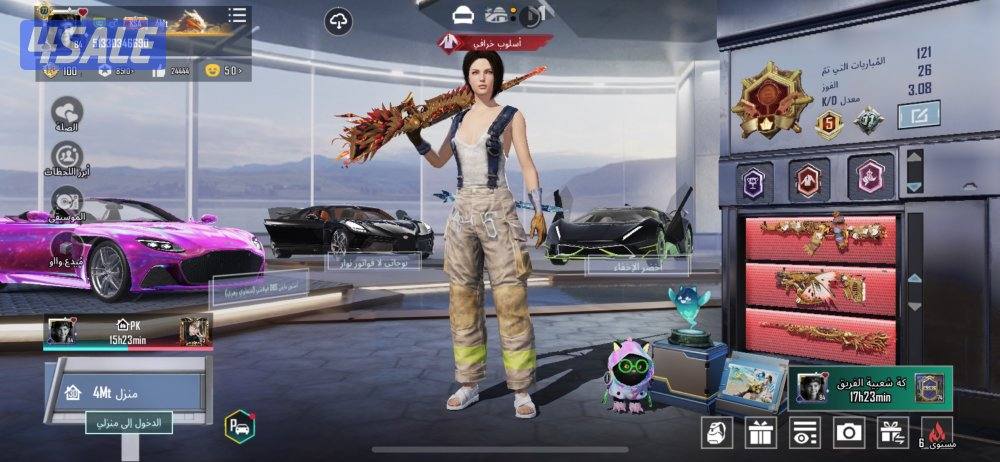Choose the bottom weapon skin in showcase
The height and width of the screenshot is (462, 1000).
(820, 334)
